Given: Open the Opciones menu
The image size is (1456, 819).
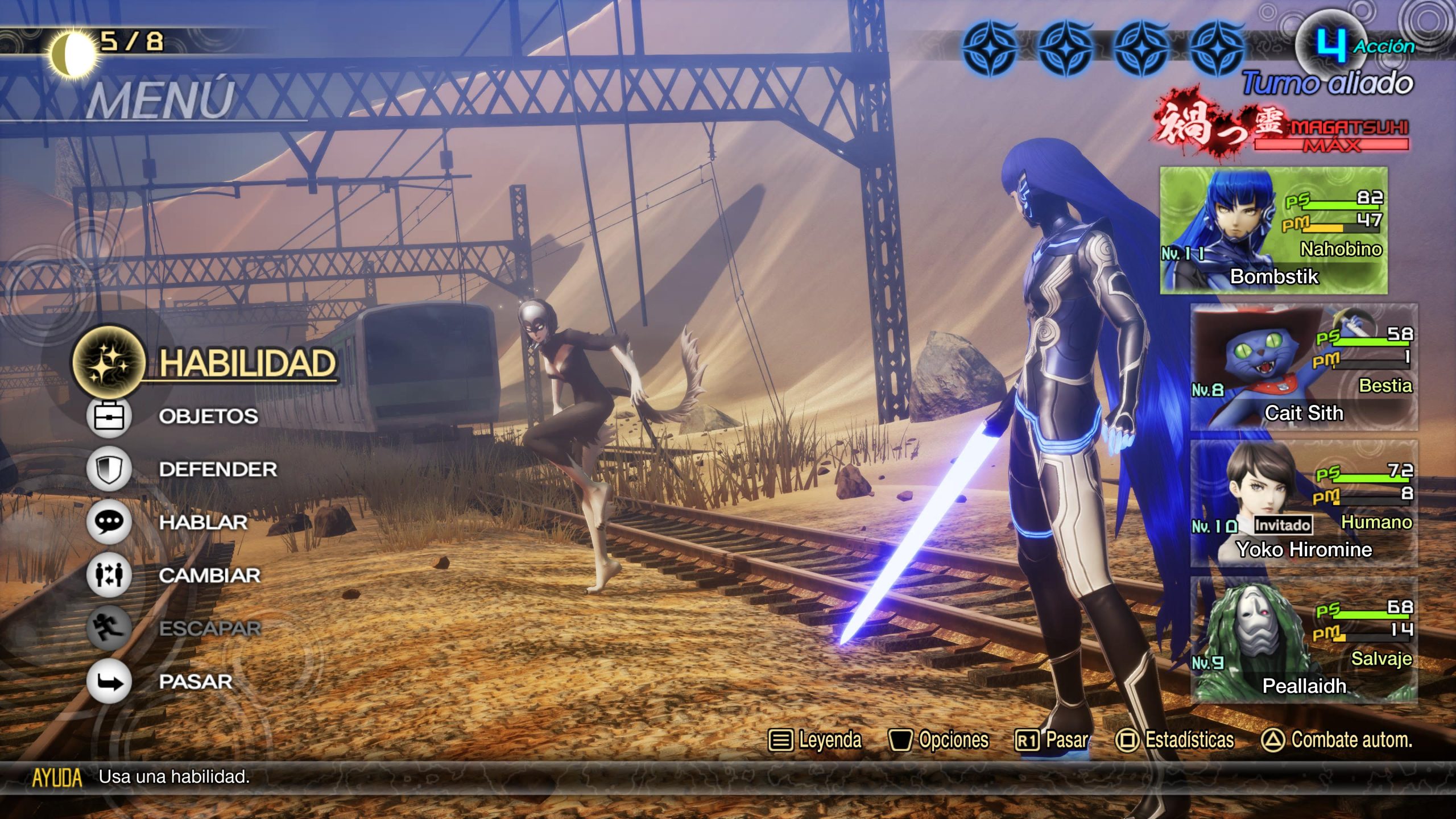Looking at the screenshot, I should (939, 740).
